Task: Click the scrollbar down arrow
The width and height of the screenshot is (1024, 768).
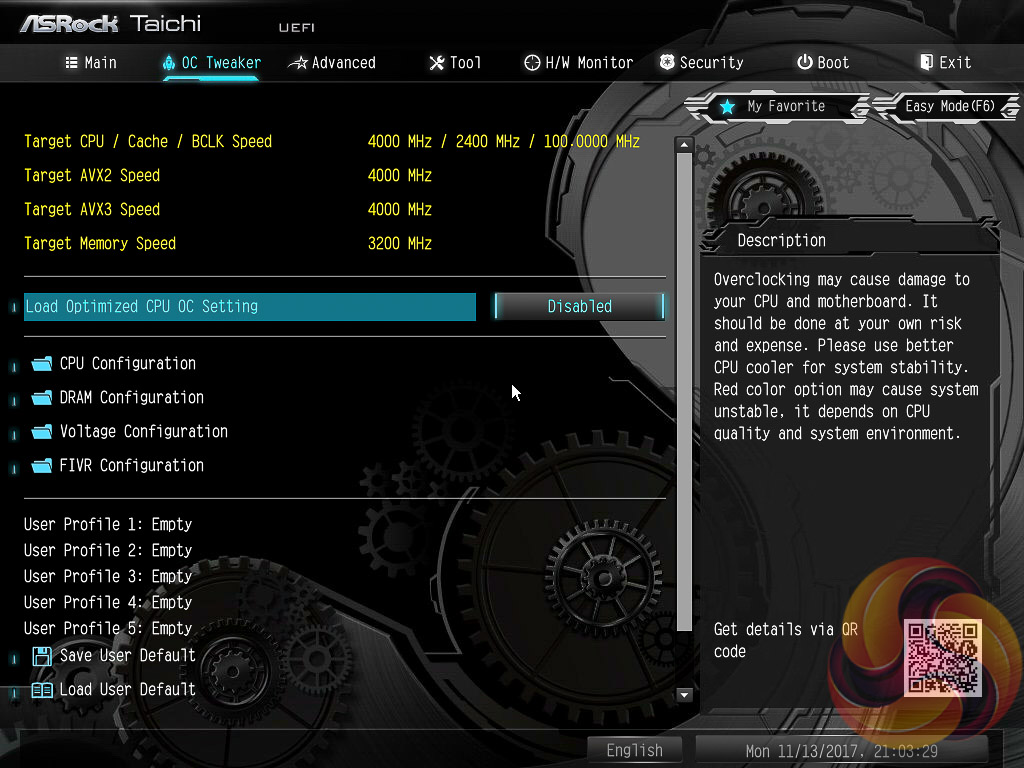Action: pyautogui.click(x=685, y=694)
